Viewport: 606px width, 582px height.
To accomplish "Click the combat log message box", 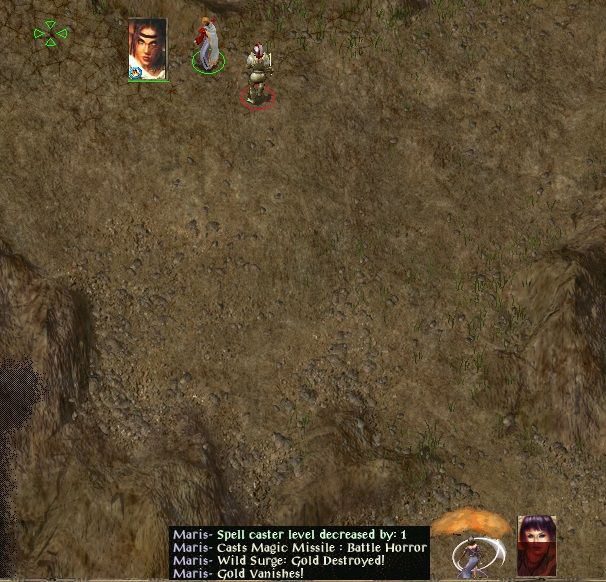I will [x=299, y=553].
